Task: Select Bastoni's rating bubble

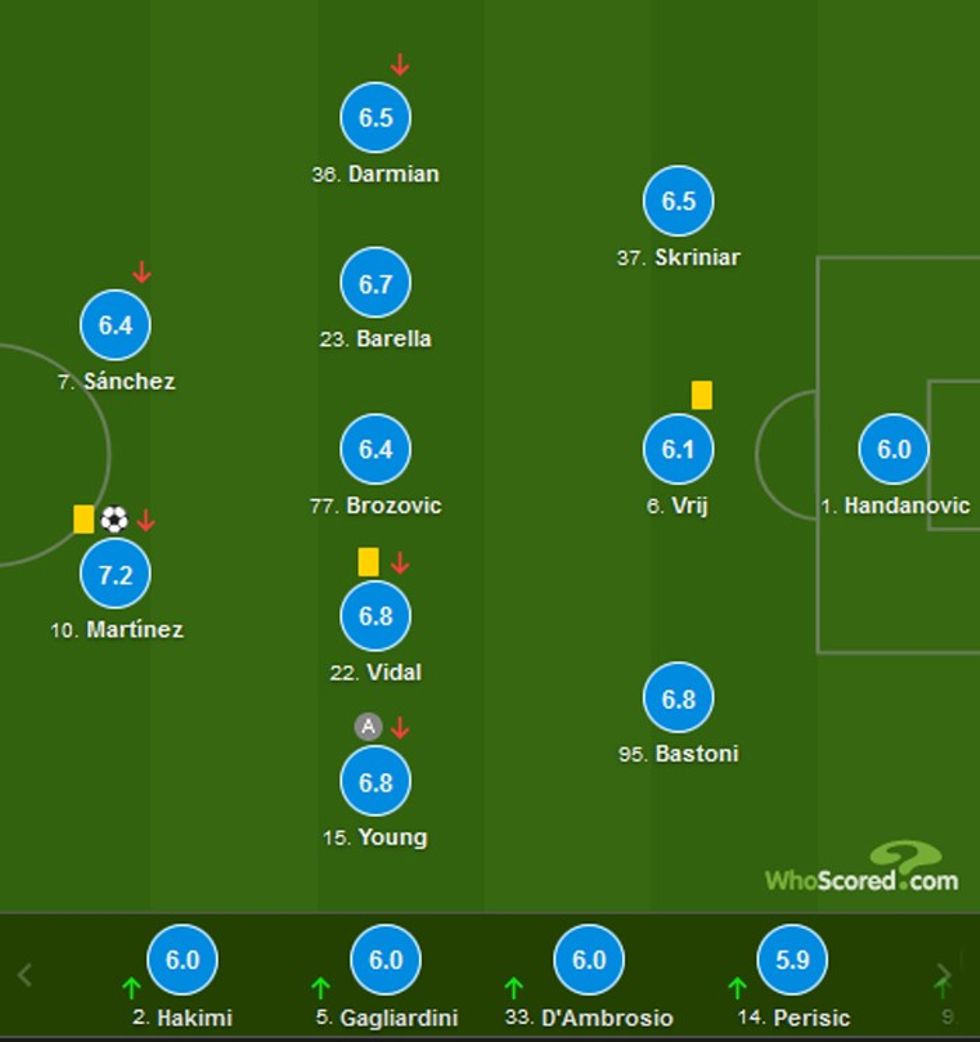Action: point(678,698)
